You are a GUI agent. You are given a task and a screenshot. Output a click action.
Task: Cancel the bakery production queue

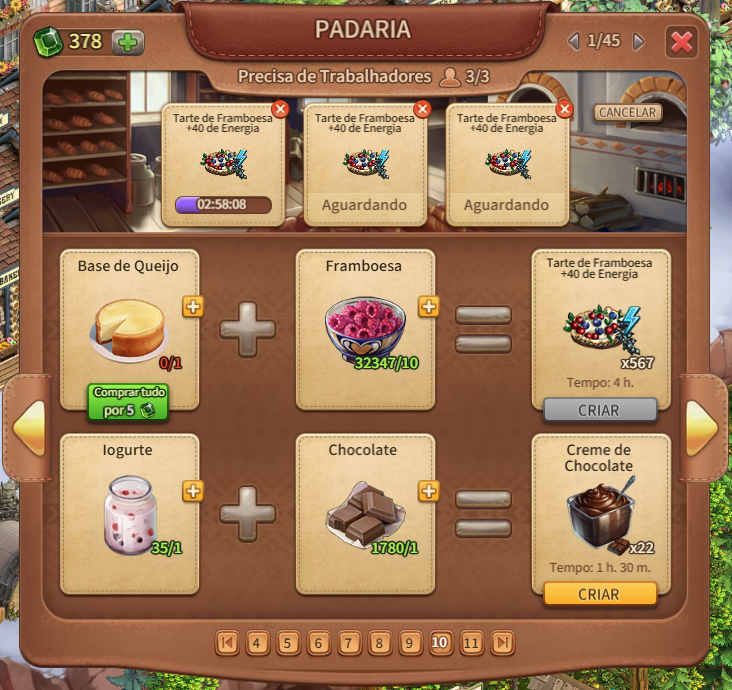[x=627, y=112]
